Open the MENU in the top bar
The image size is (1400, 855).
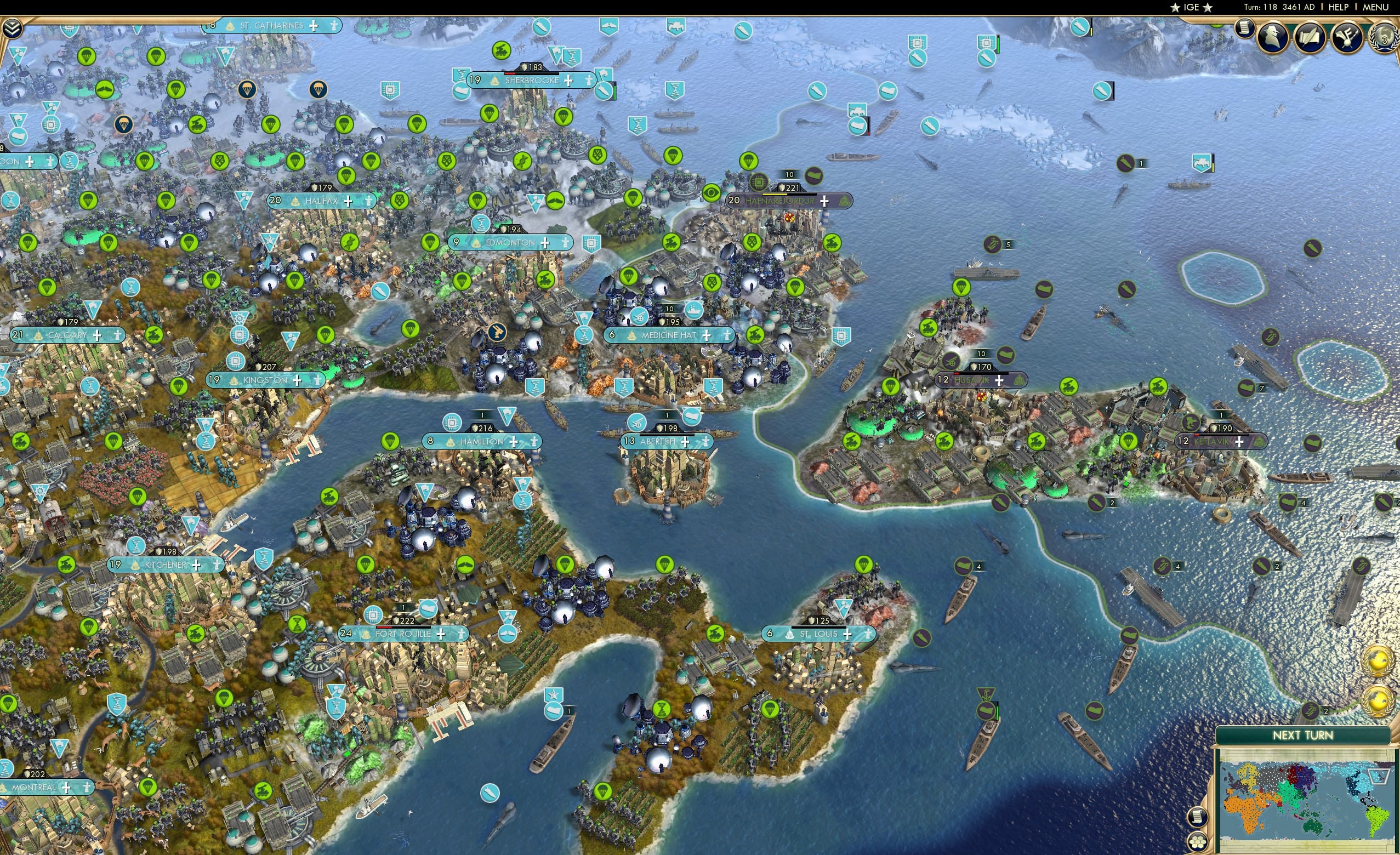pos(1377,7)
